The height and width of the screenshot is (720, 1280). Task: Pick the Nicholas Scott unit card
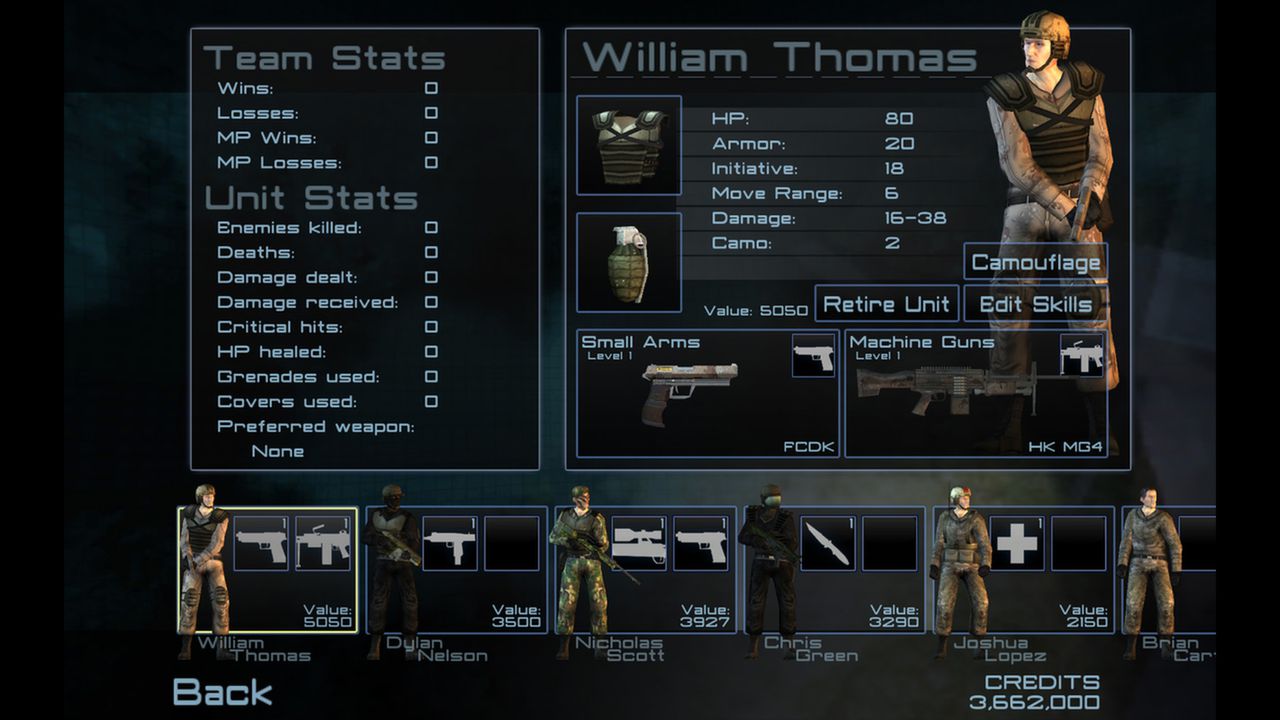645,569
